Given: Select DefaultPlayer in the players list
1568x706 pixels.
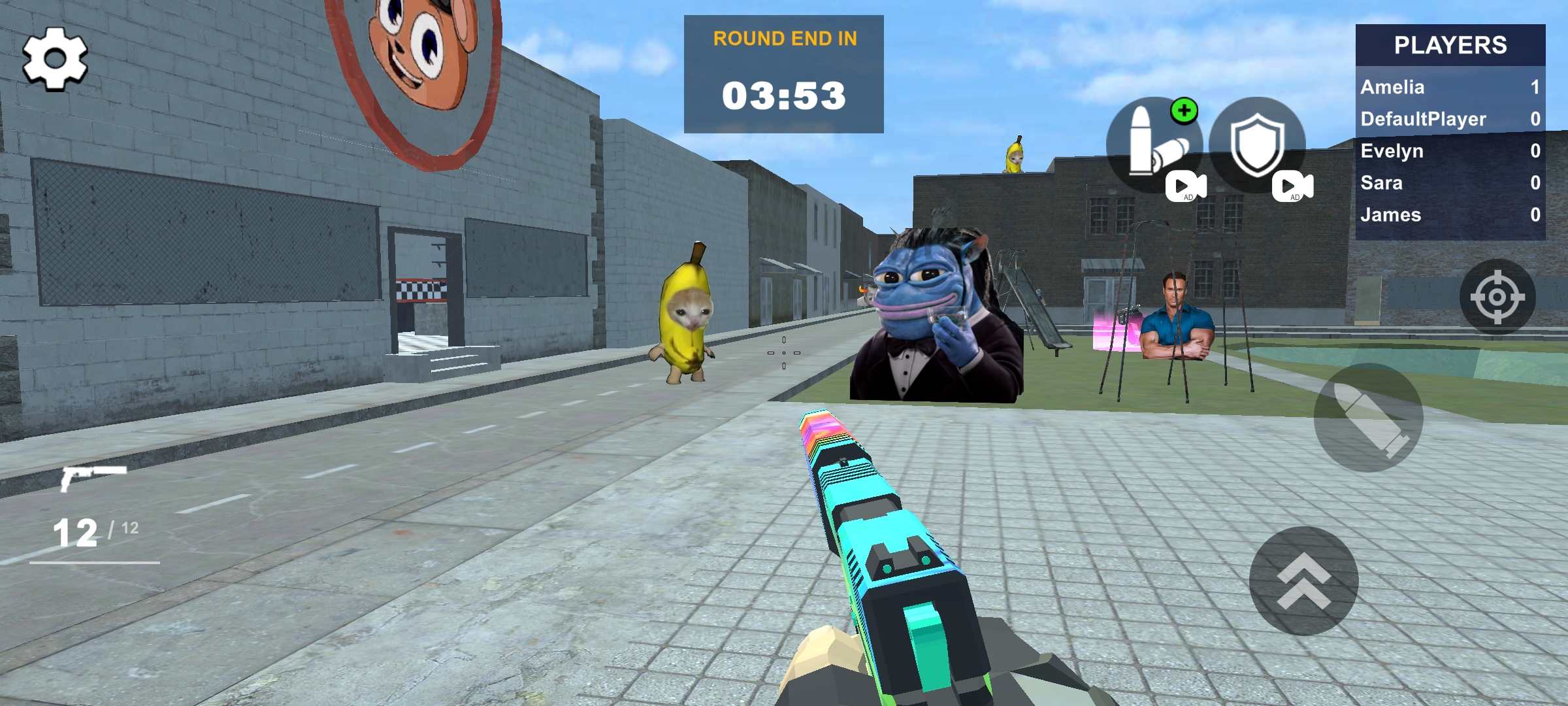Looking at the screenshot, I should pyautogui.click(x=1450, y=119).
